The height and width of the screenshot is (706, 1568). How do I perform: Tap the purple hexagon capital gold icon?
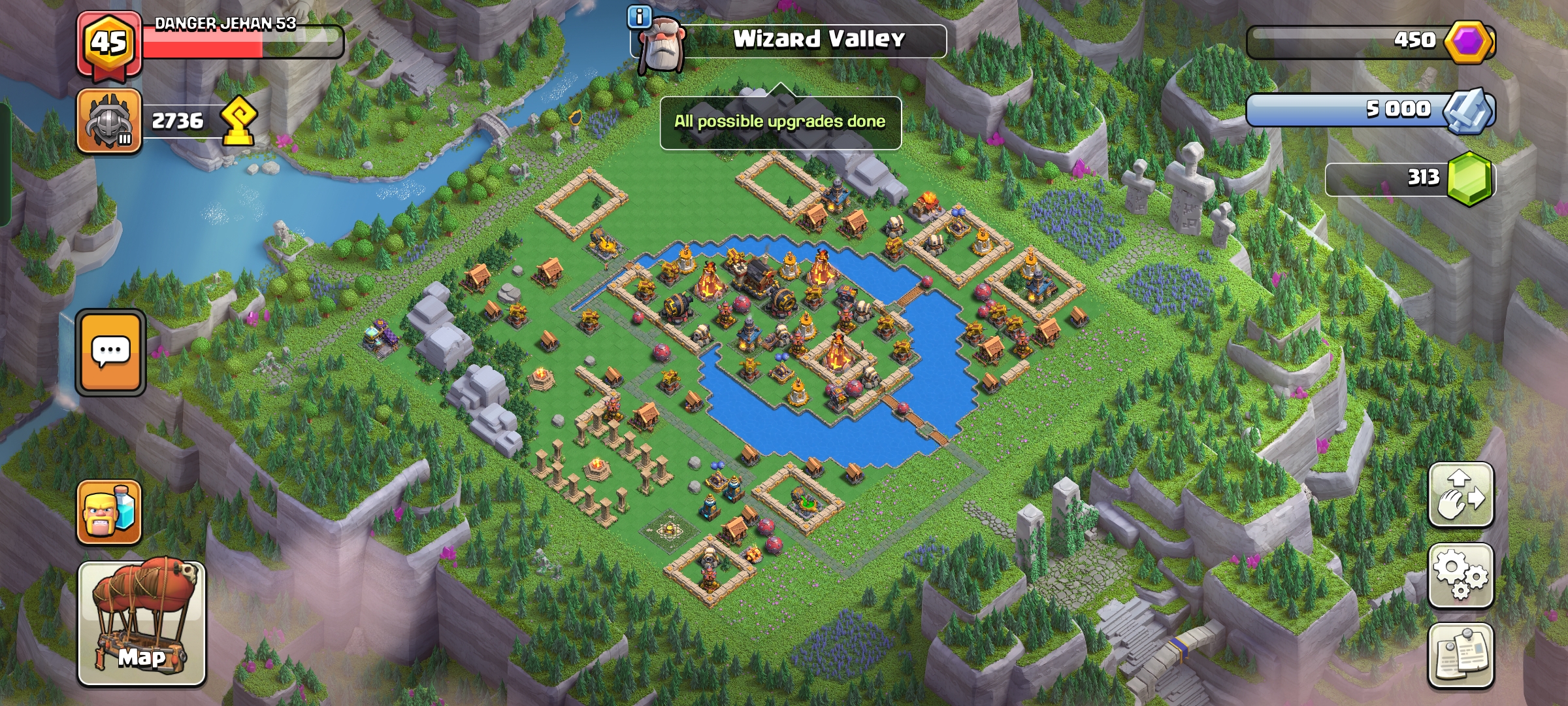coord(1469,42)
